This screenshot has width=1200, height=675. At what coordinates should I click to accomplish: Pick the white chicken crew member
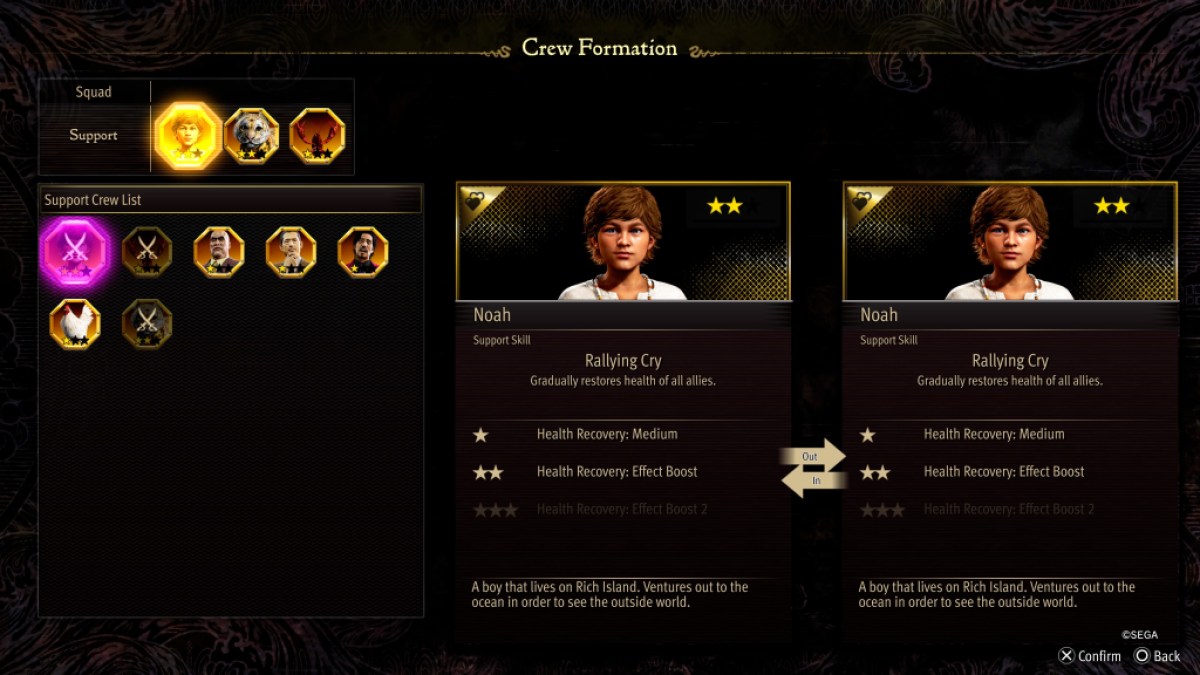(x=75, y=324)
